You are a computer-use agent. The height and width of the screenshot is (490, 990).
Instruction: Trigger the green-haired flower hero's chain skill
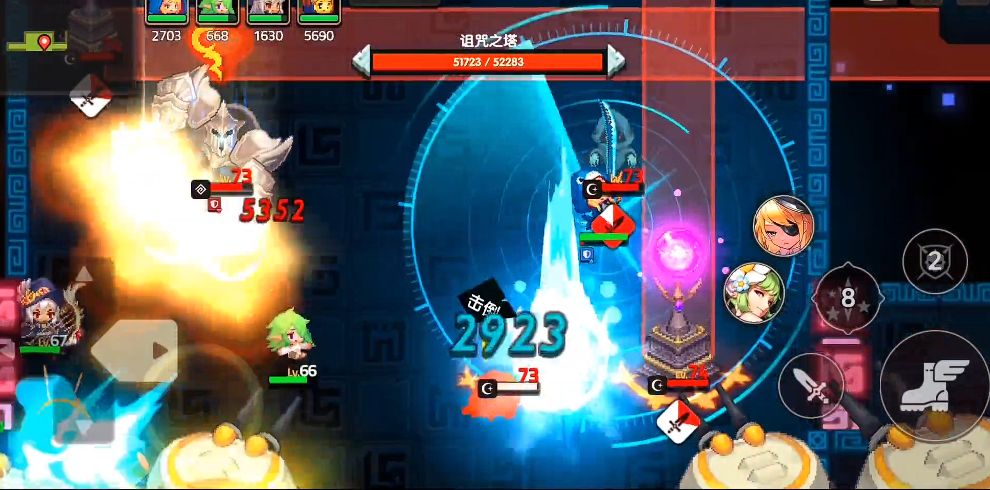754,293
